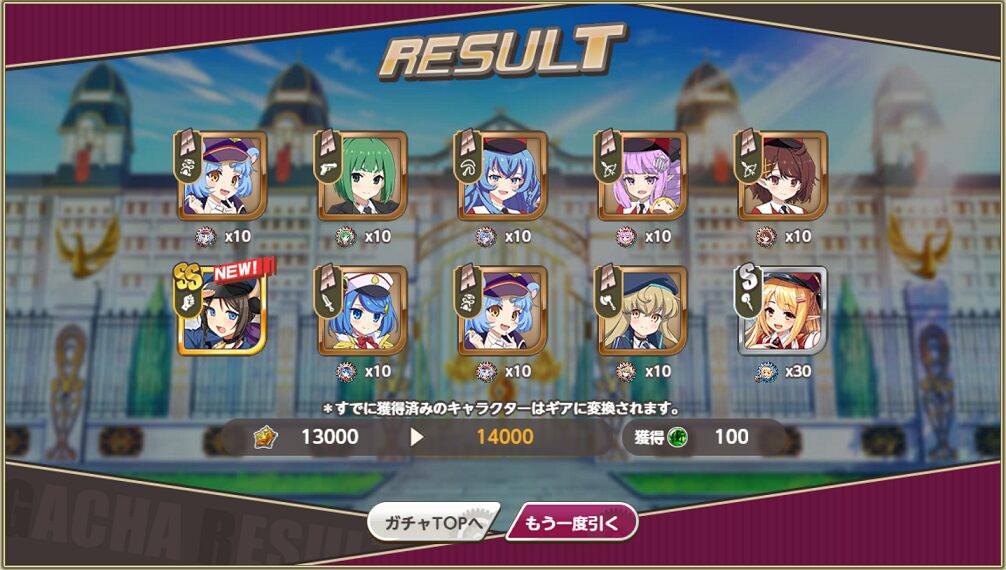Image resolution: width=1006 pixels, height=570 pixels.
Task: Pull again with もう一度引く button
Action: pyautogui.click(x=572, y=522)
